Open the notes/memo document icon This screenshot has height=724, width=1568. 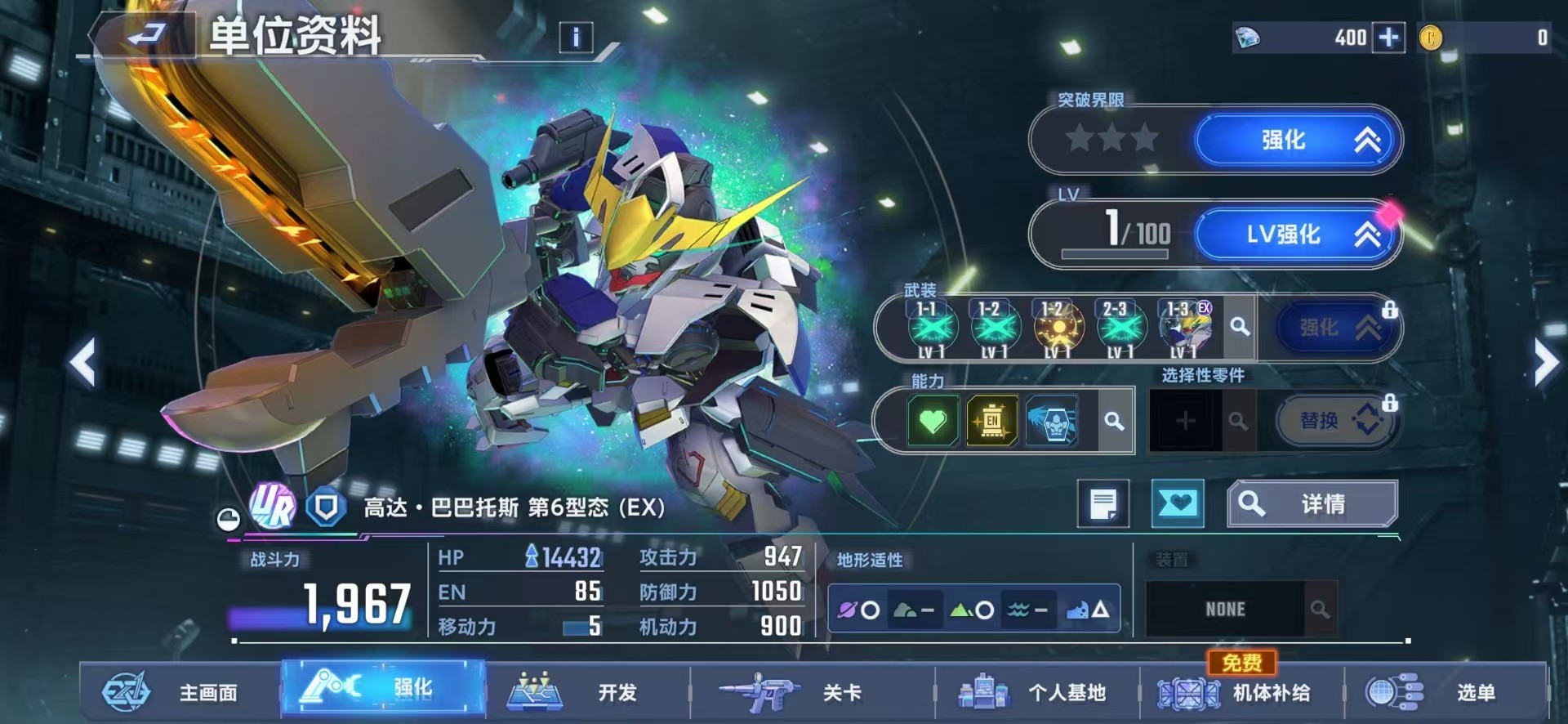(x=1103, y=503)
